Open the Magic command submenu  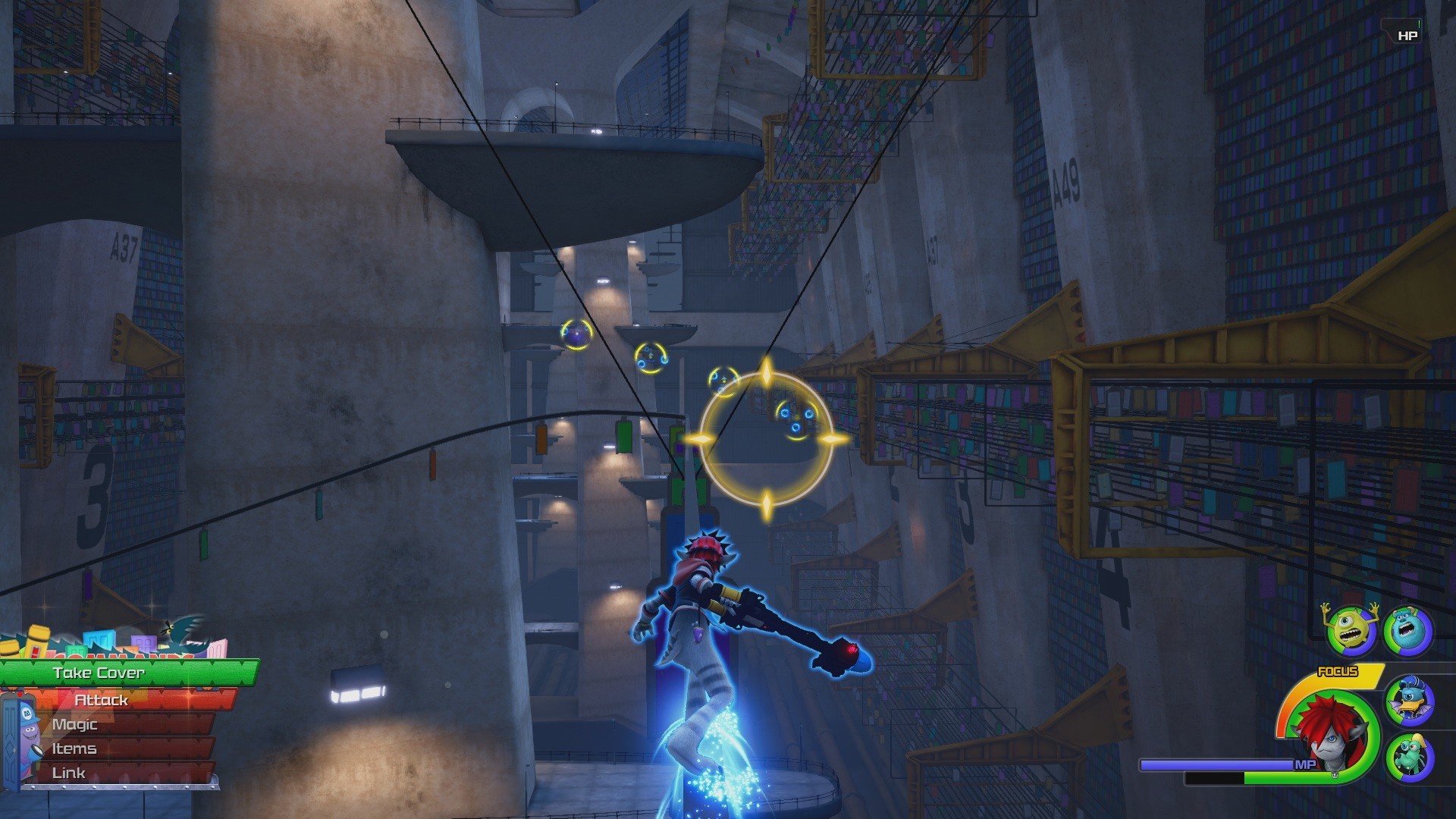coord(76,724)
